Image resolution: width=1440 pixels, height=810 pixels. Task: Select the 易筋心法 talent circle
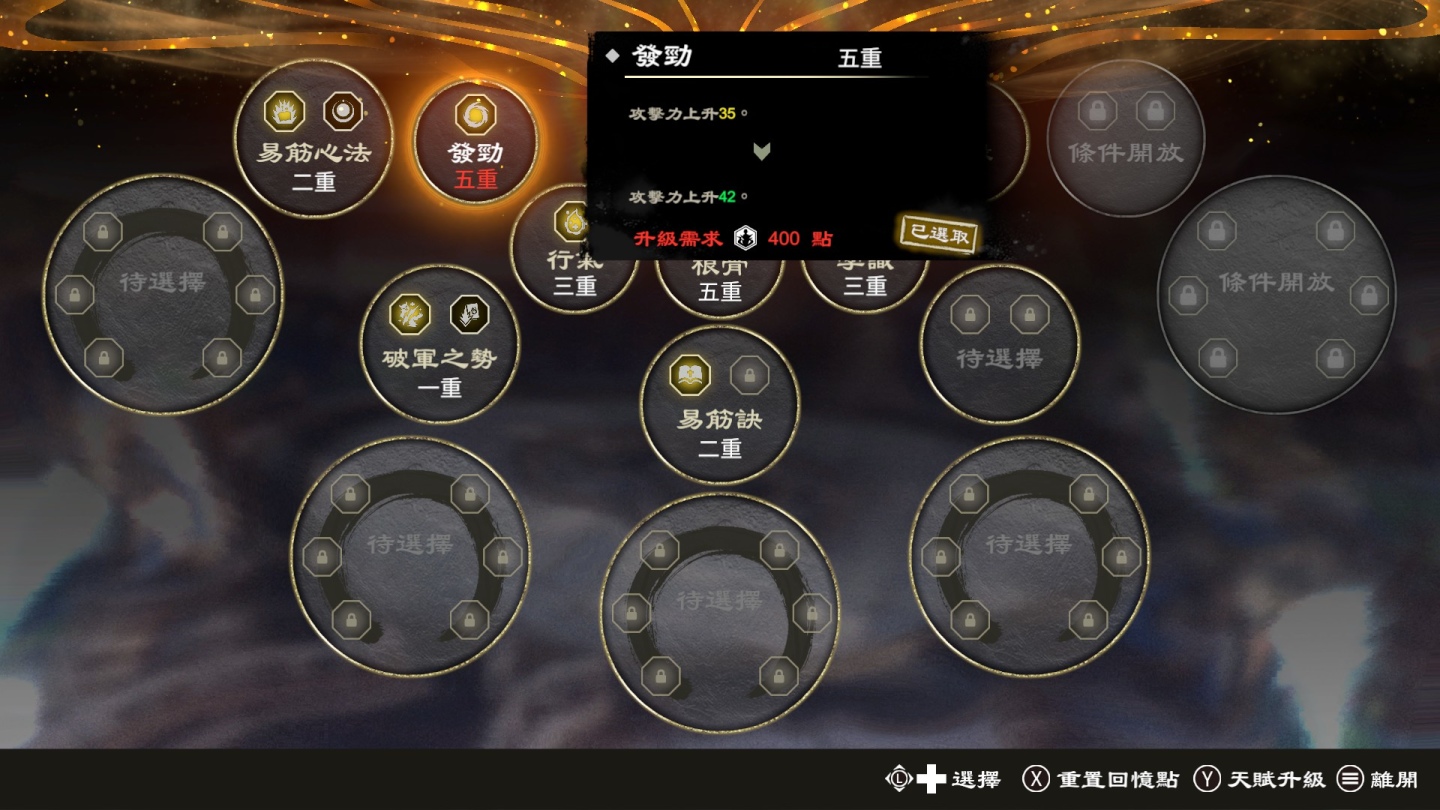tap(313, 138)
